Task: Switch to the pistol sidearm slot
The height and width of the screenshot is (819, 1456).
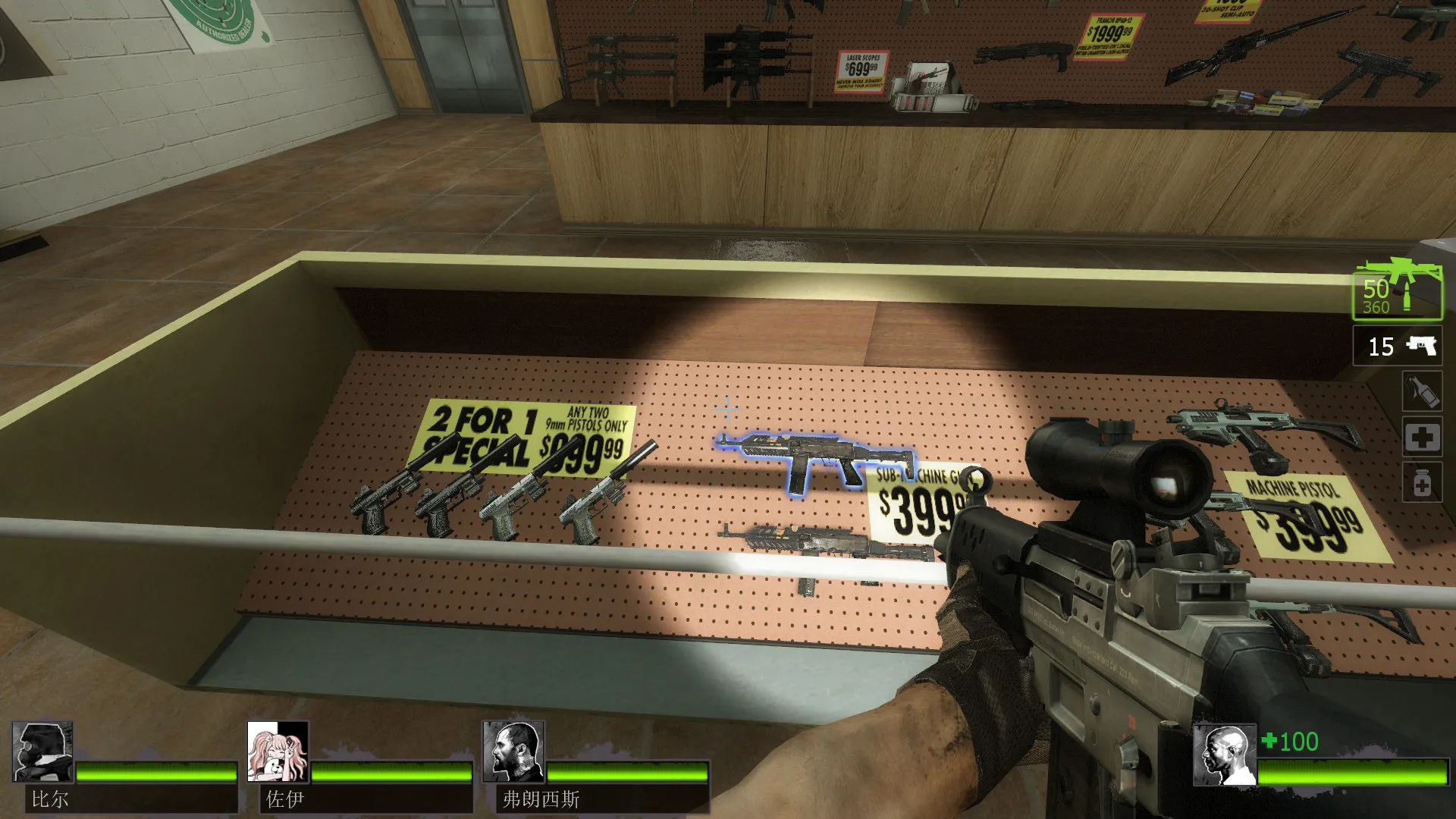Action: [1398, 347]
